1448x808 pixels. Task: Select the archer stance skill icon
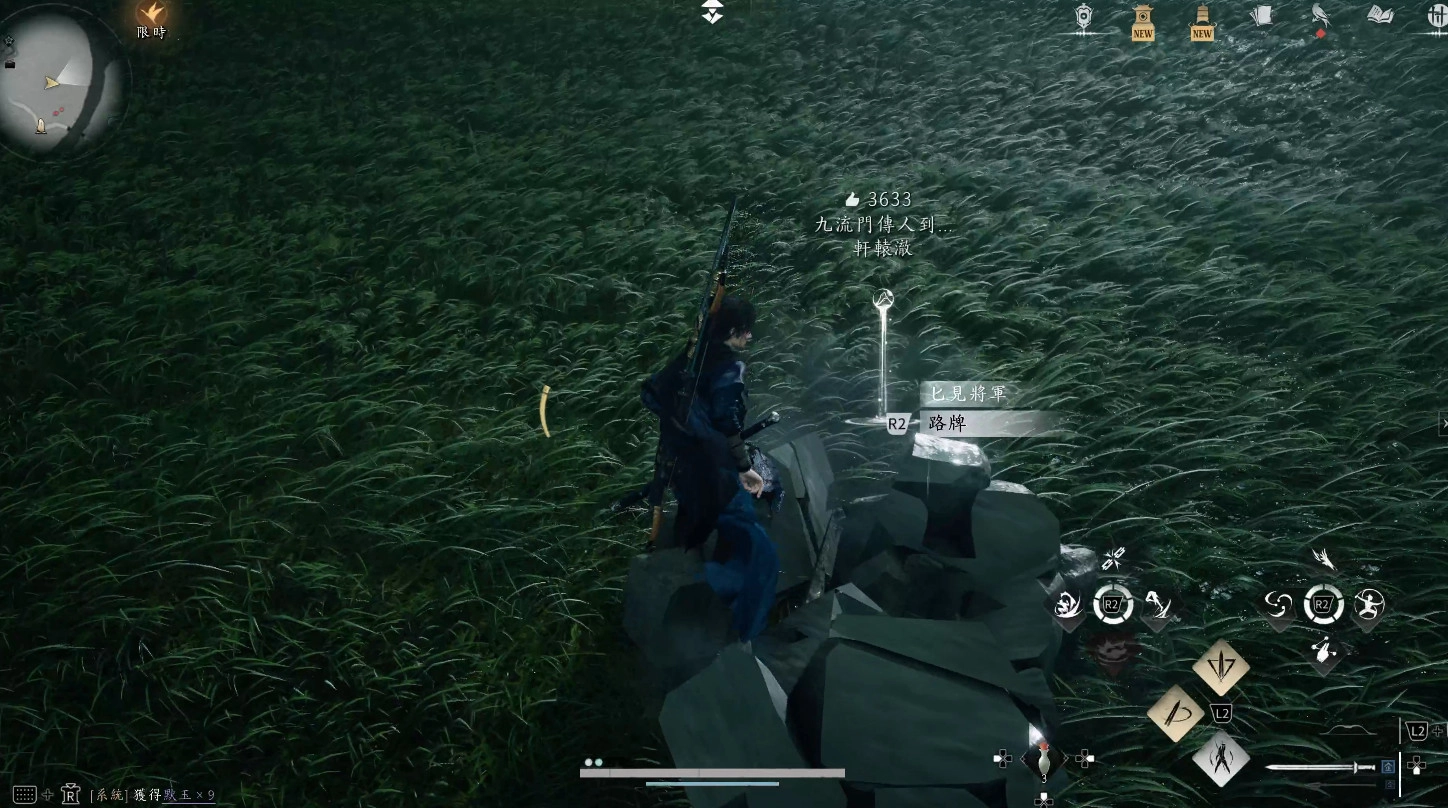coord(1367,605)
